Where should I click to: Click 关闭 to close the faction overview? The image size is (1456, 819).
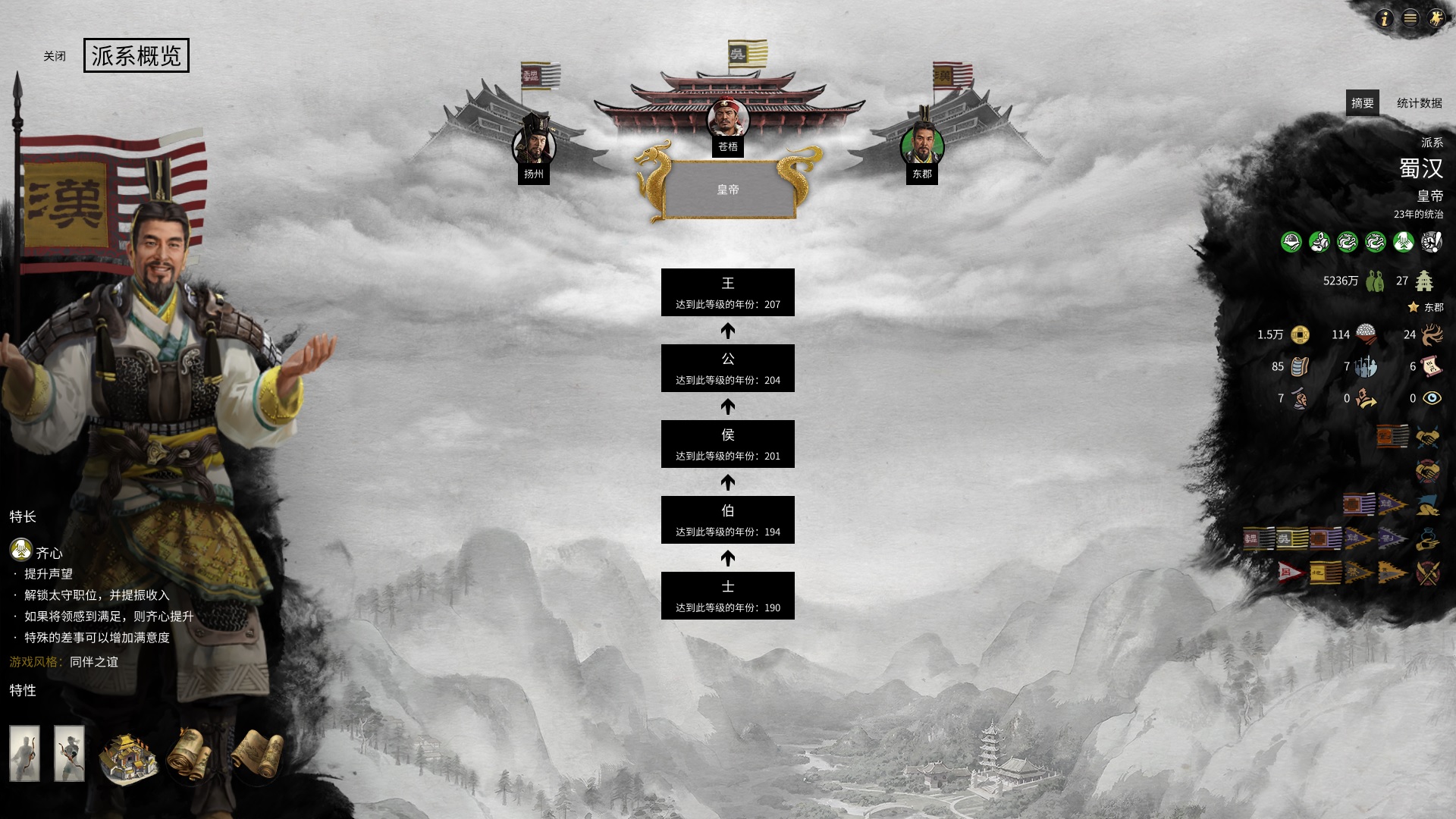[53, 55]
